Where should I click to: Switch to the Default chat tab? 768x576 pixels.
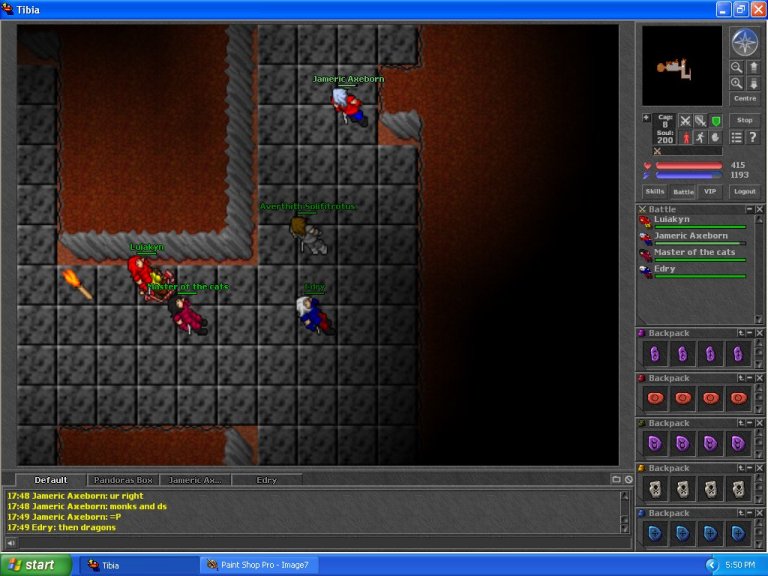[x=51, y=480]
